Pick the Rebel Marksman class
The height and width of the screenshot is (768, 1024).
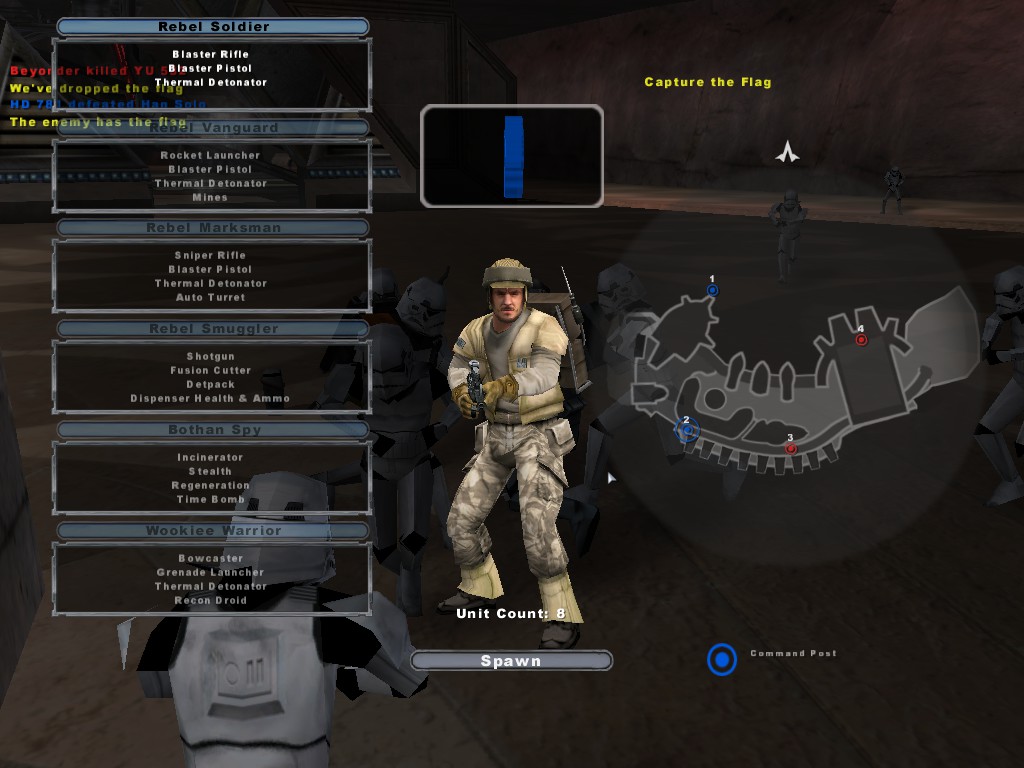click(213, 228)
